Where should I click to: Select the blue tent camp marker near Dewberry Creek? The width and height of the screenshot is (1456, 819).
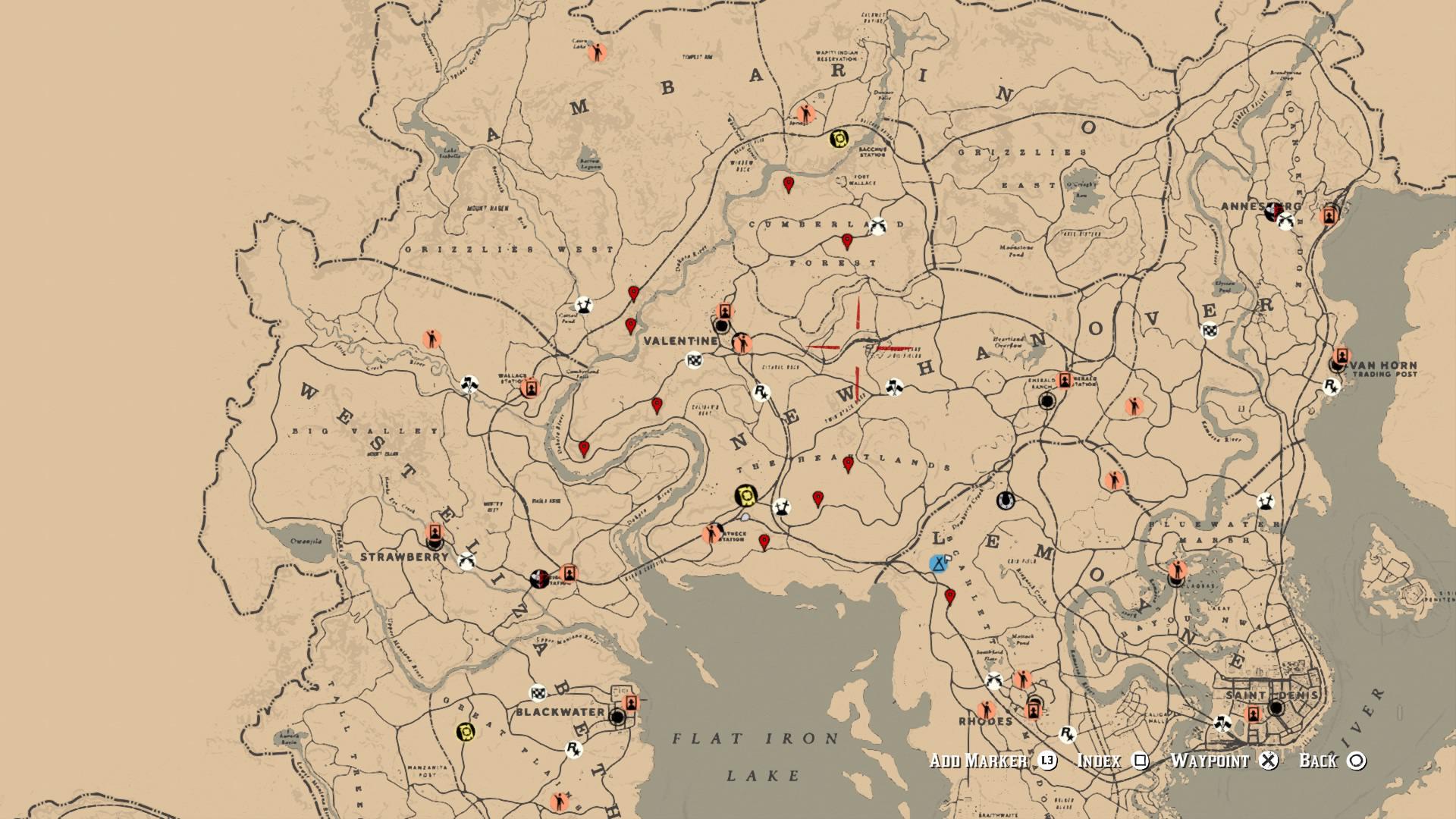coord(939,564)
